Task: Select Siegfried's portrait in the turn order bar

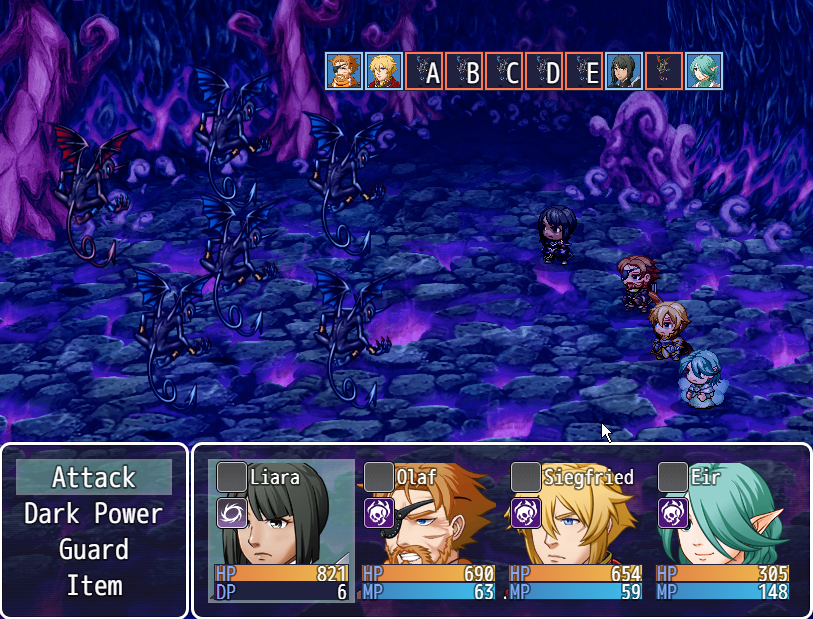Action: point(384,72)
